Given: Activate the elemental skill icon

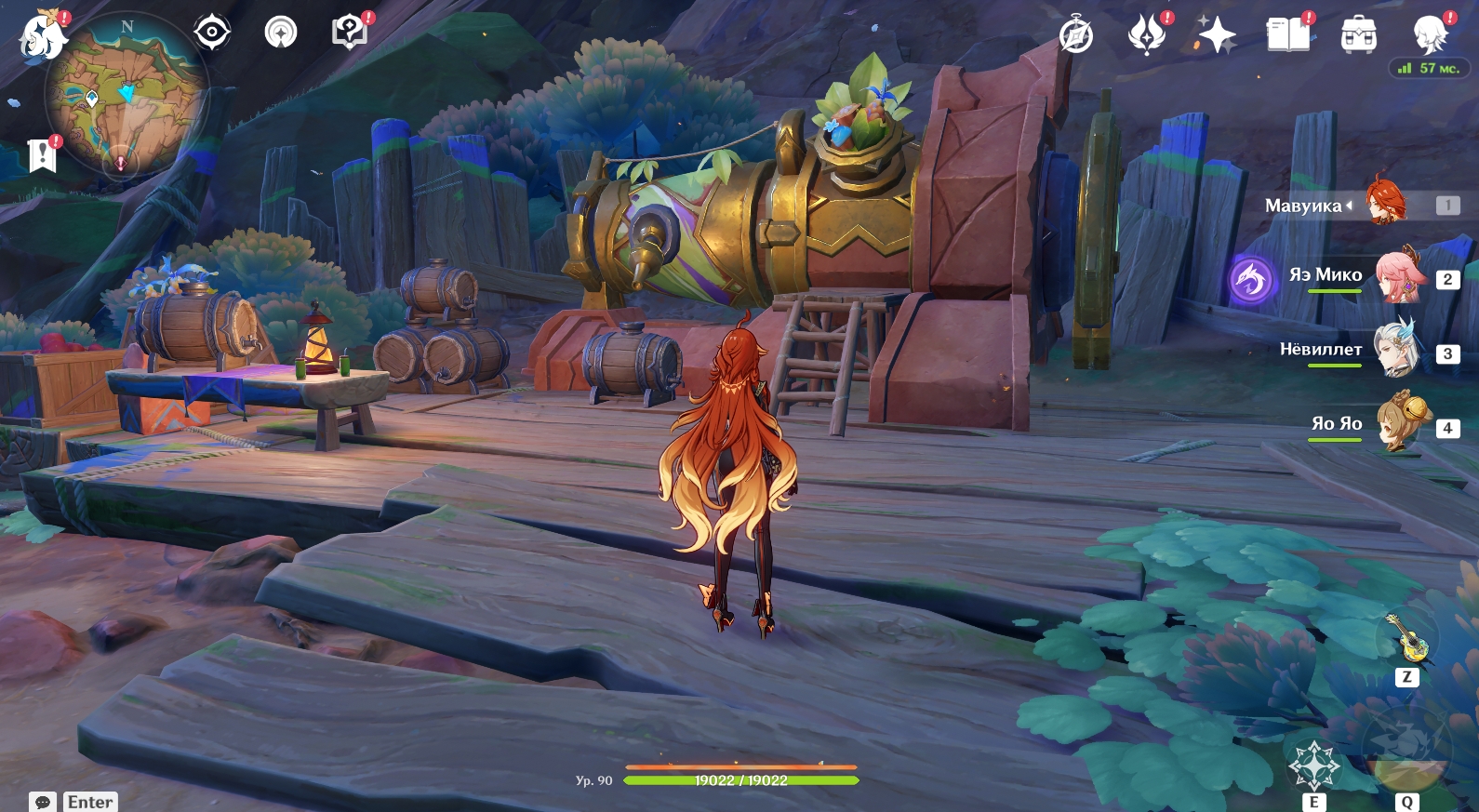Looking at the screenshot, I should pyautogui.click(x=1313, y=766).
